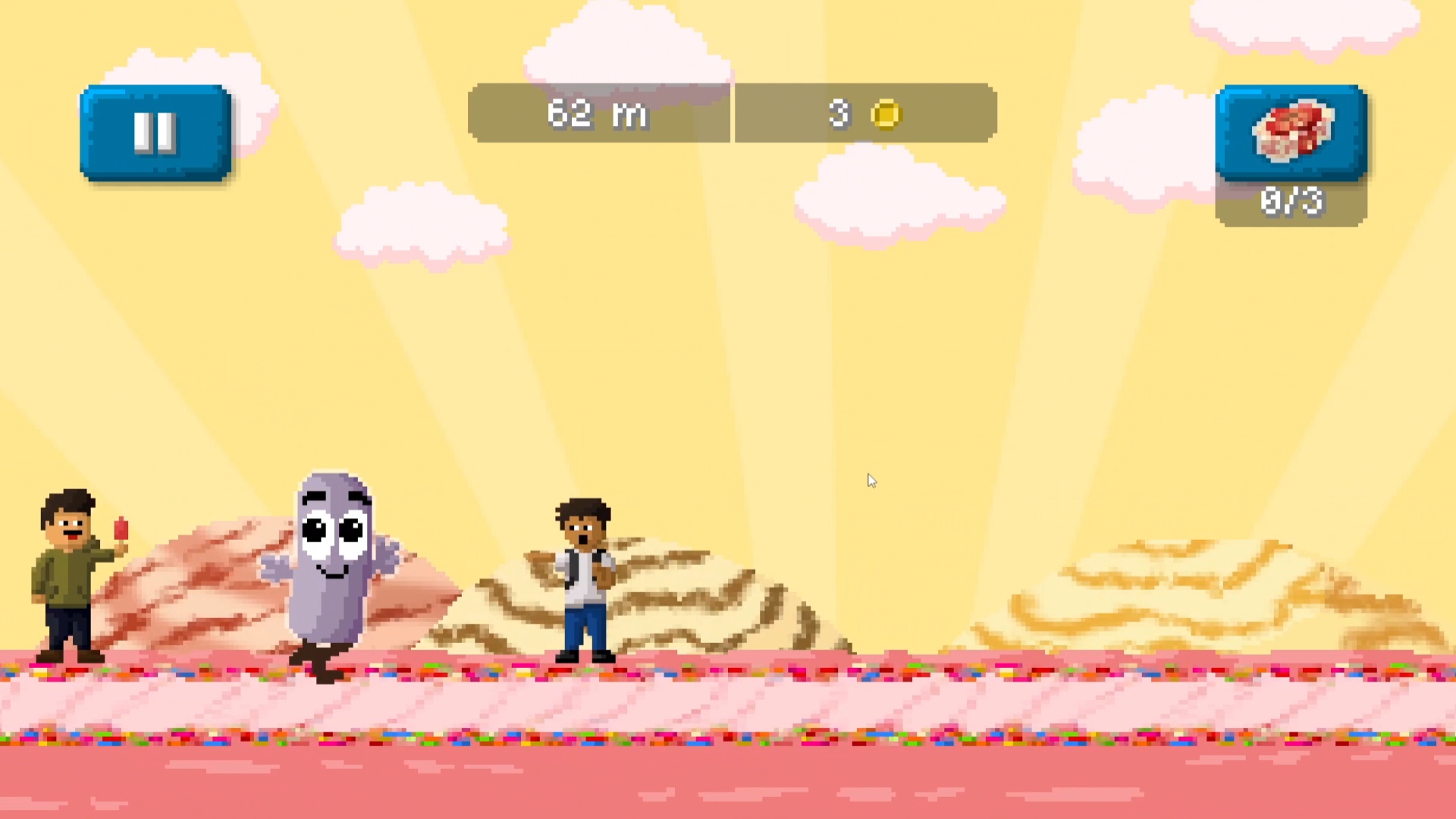This screenshot has height=819, width=1456.
Task: Pause the game
Action: click(x=155, y=133)
